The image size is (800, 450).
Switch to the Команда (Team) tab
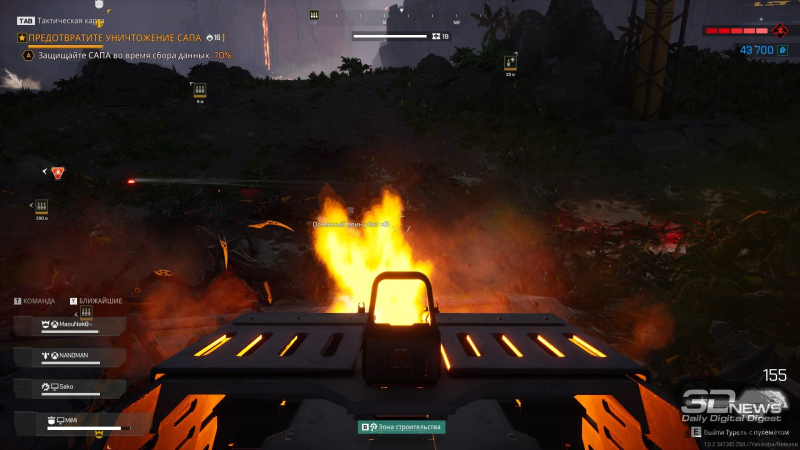39,300
